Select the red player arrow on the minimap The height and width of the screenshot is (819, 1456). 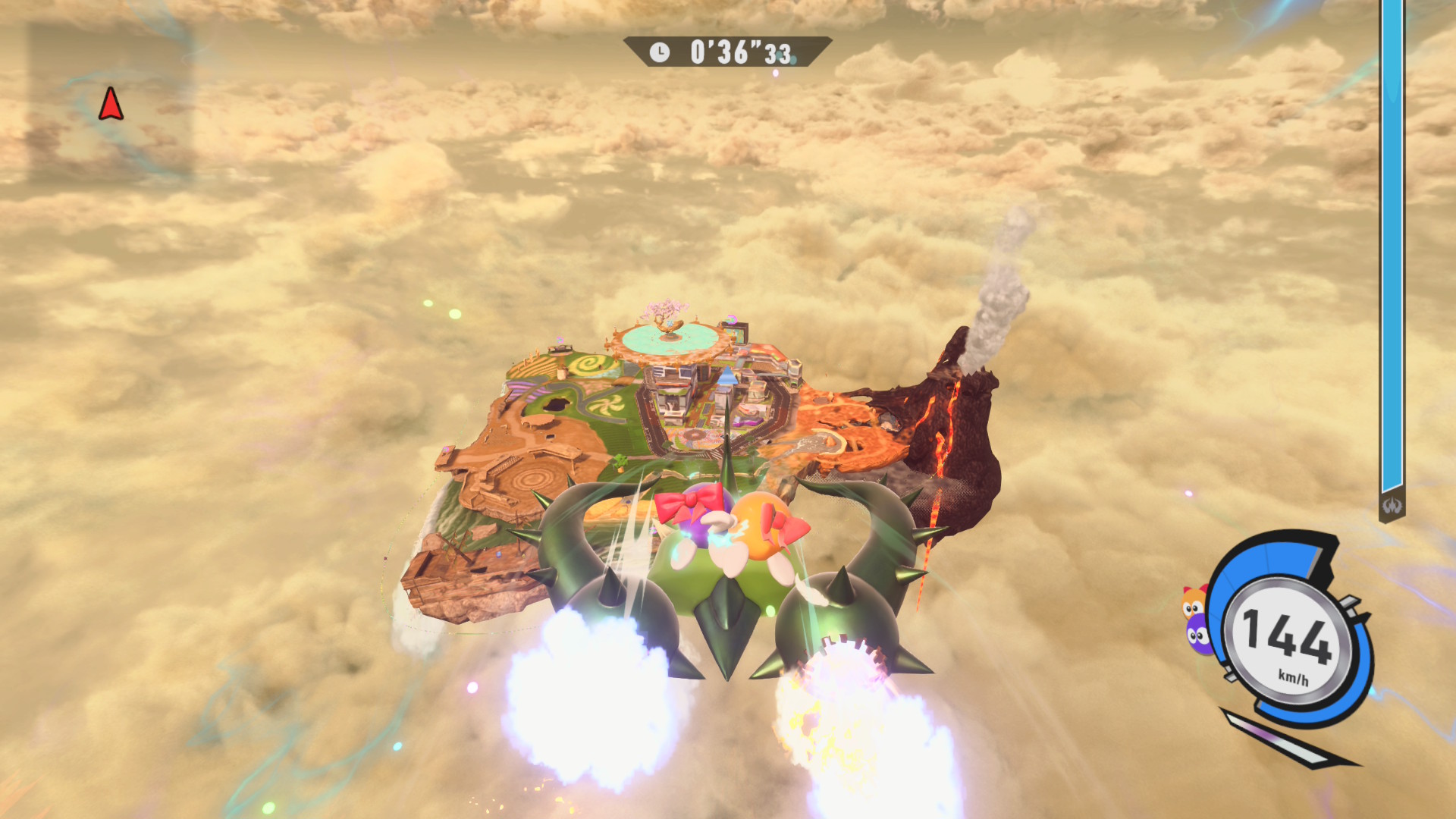pyautogui.click(x=111, y=104)
